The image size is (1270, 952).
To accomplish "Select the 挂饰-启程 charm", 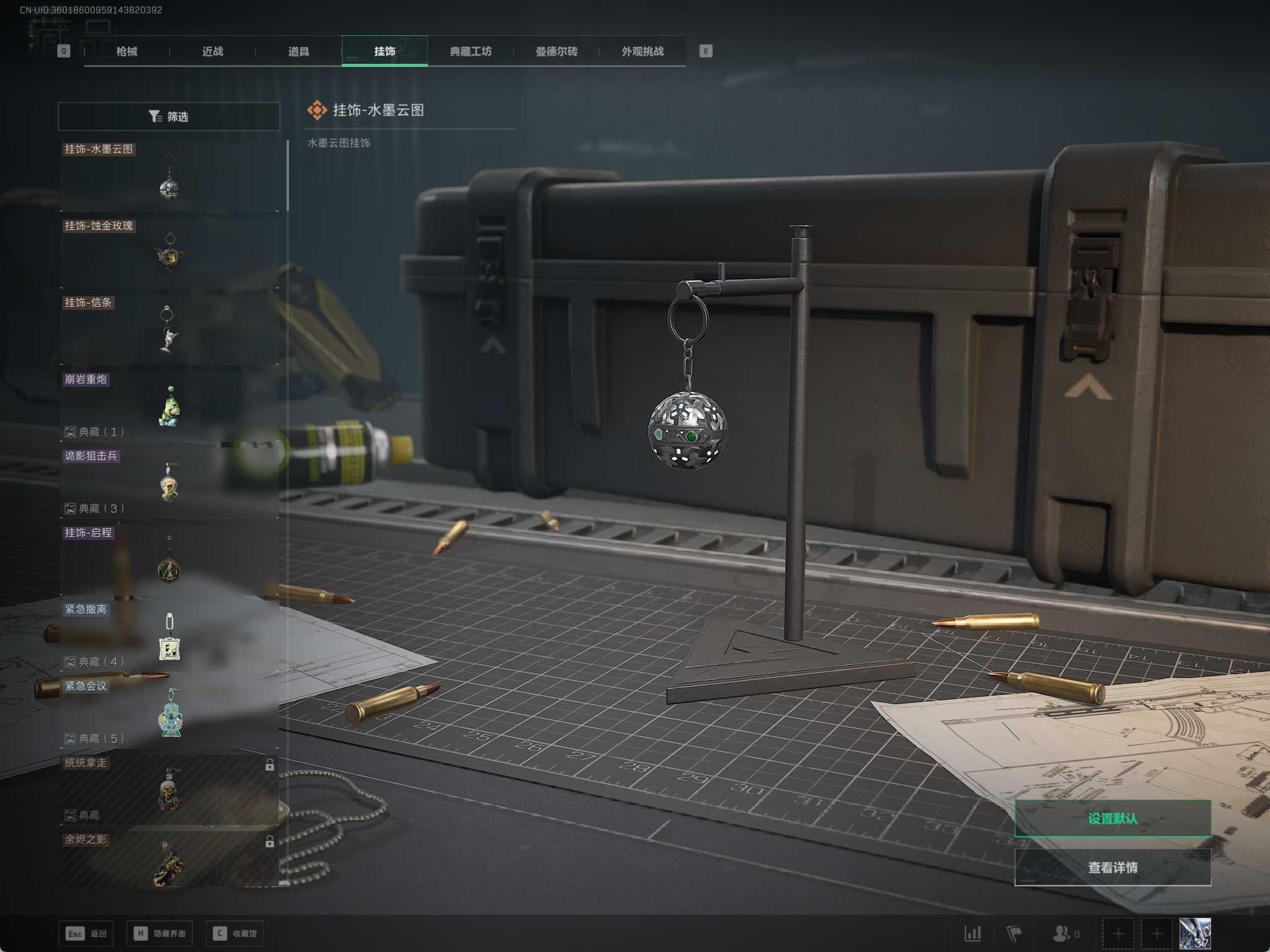I will tap(169, 560).
